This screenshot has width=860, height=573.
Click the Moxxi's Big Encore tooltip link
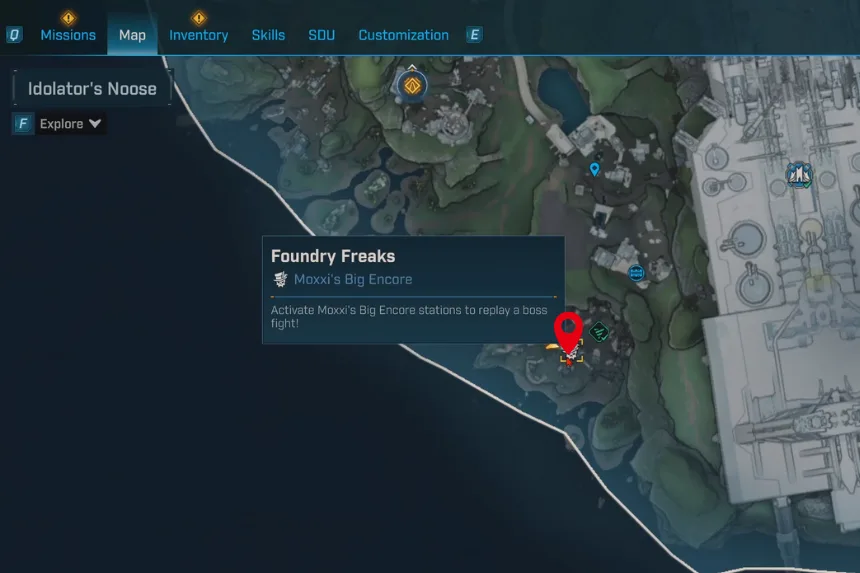point(352,280)
